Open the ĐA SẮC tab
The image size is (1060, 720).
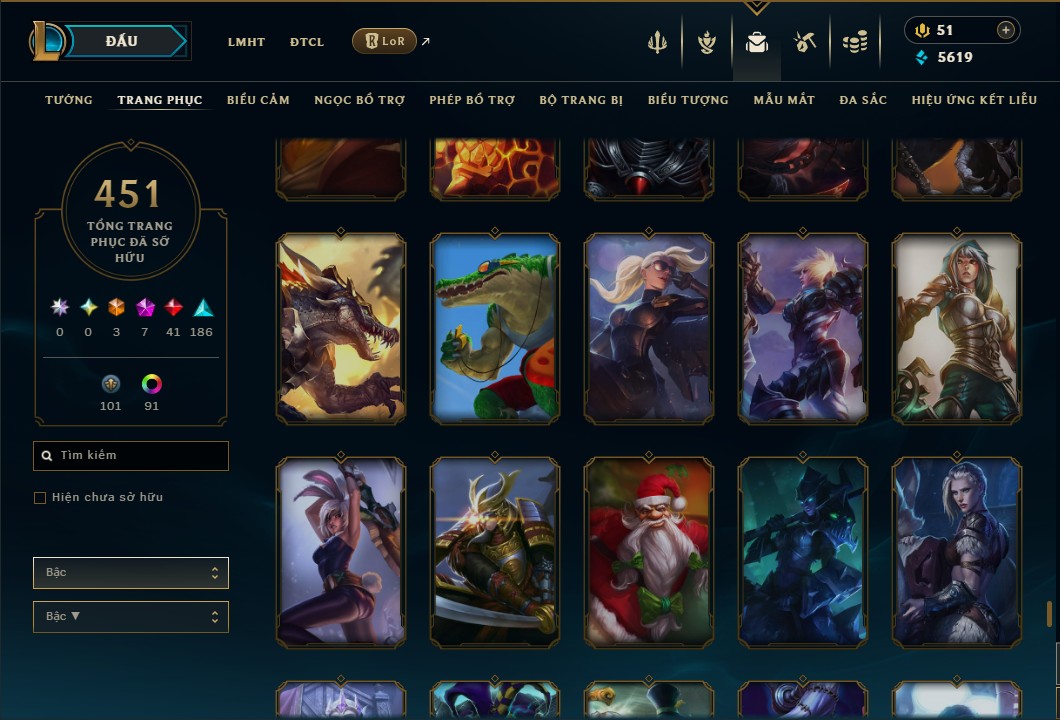click(863, 100)
